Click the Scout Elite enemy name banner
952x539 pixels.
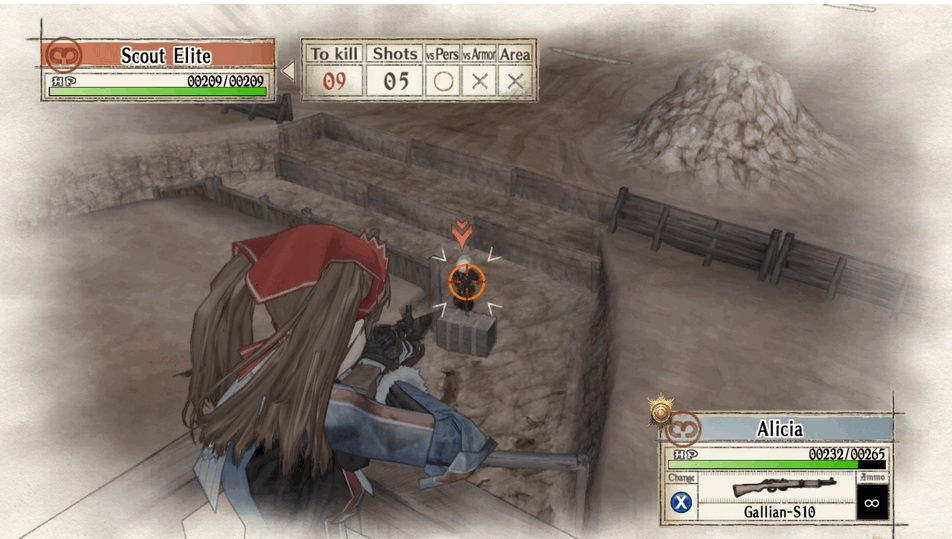click(166, 55)
